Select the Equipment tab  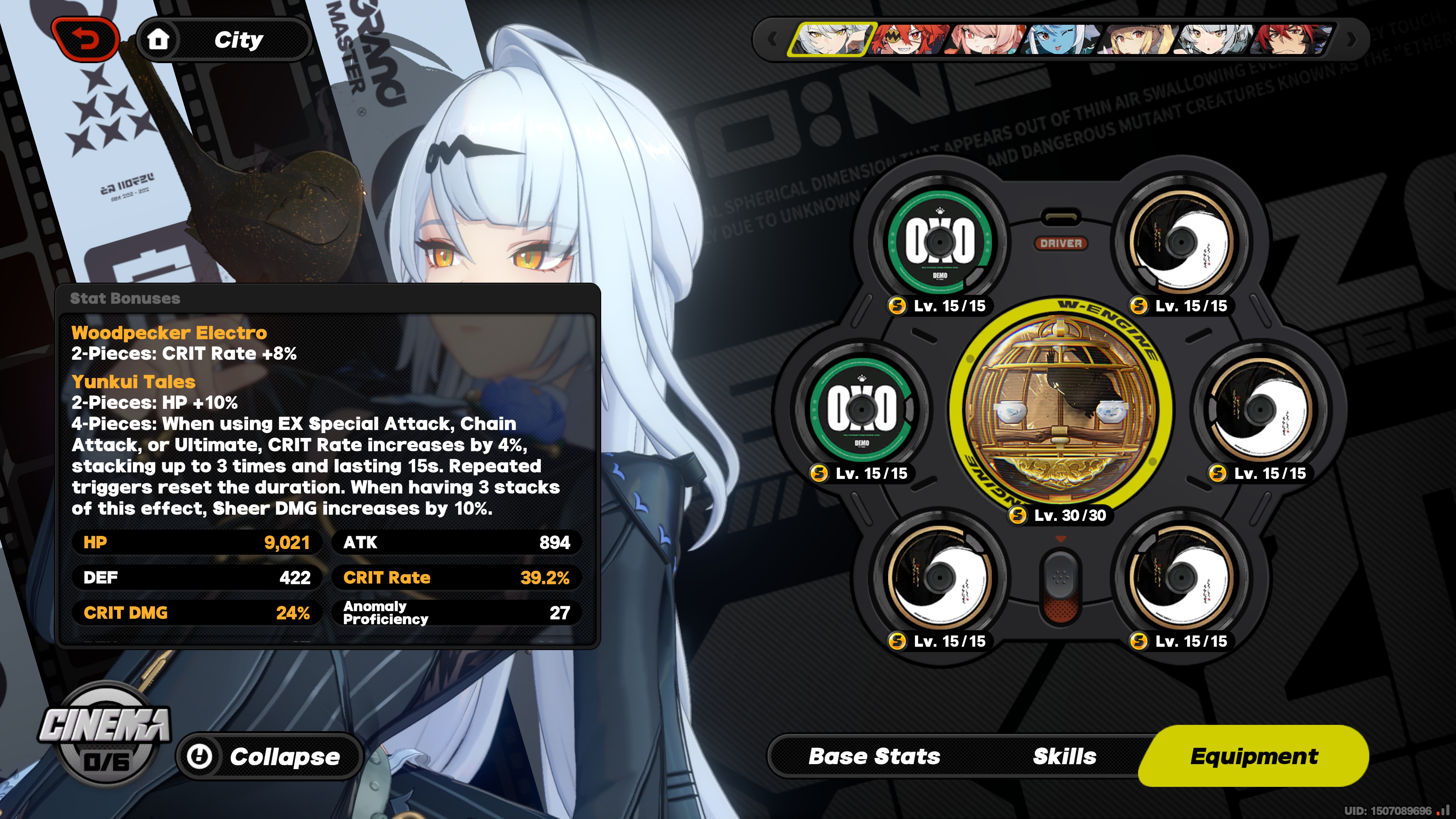click(x=1254, y=756)
